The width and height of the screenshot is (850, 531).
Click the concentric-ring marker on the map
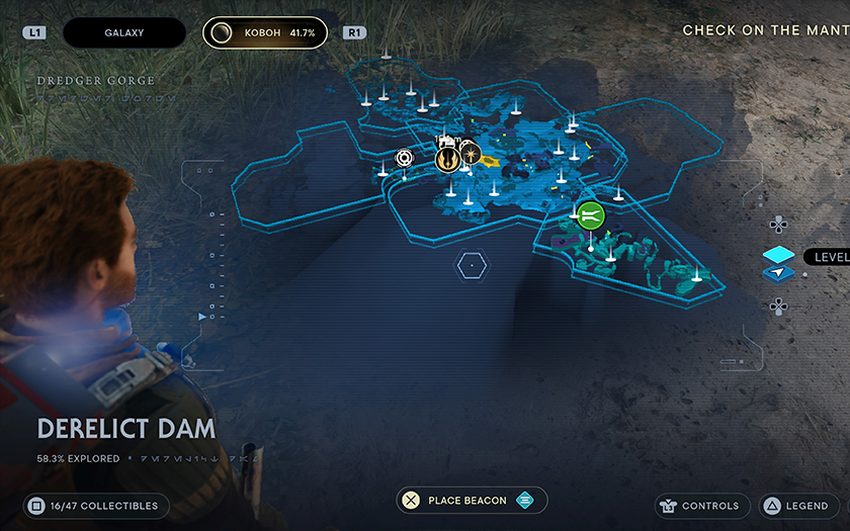(404, 158)
